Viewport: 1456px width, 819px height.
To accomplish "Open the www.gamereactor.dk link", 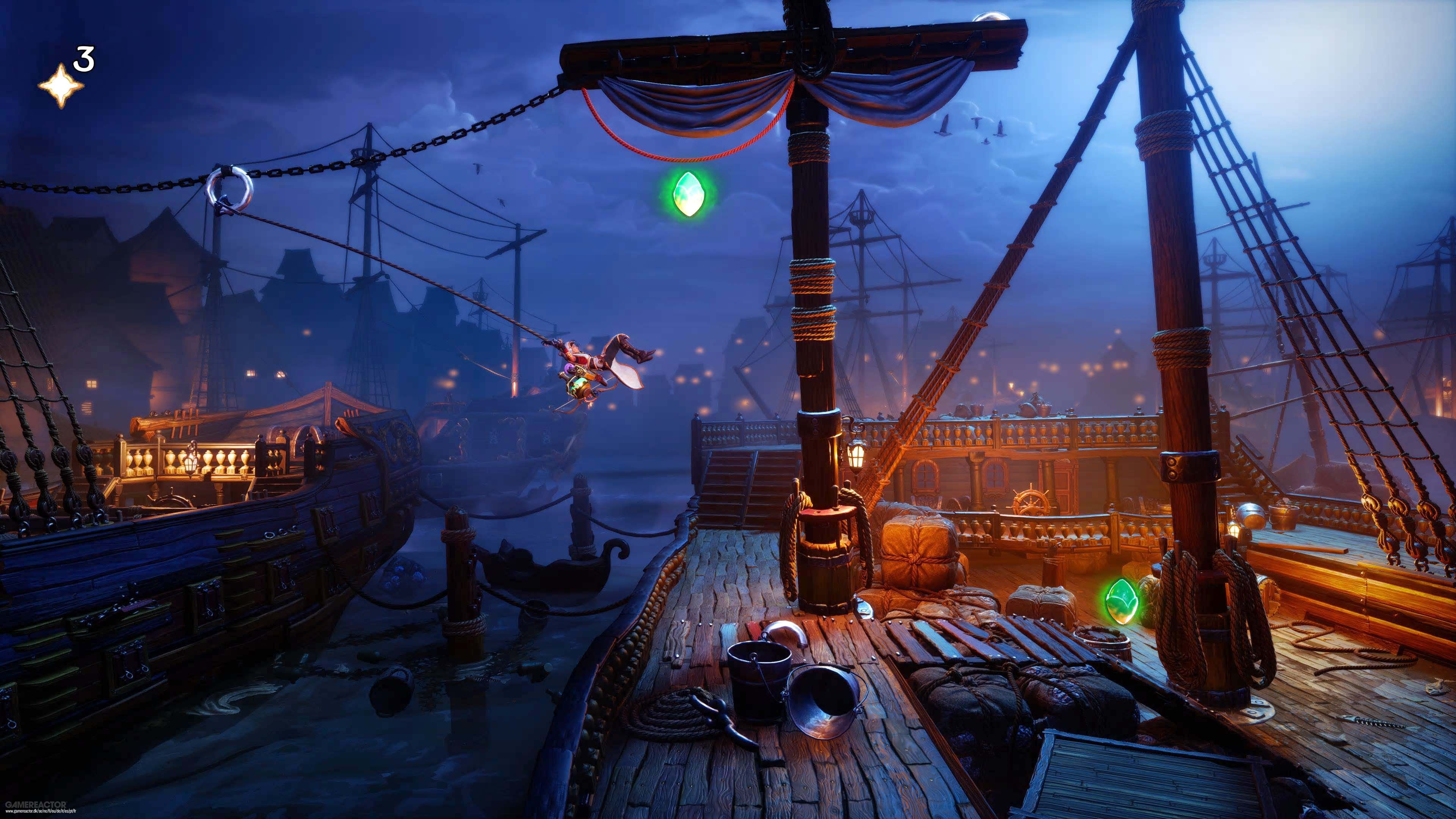I will (41, 813).
